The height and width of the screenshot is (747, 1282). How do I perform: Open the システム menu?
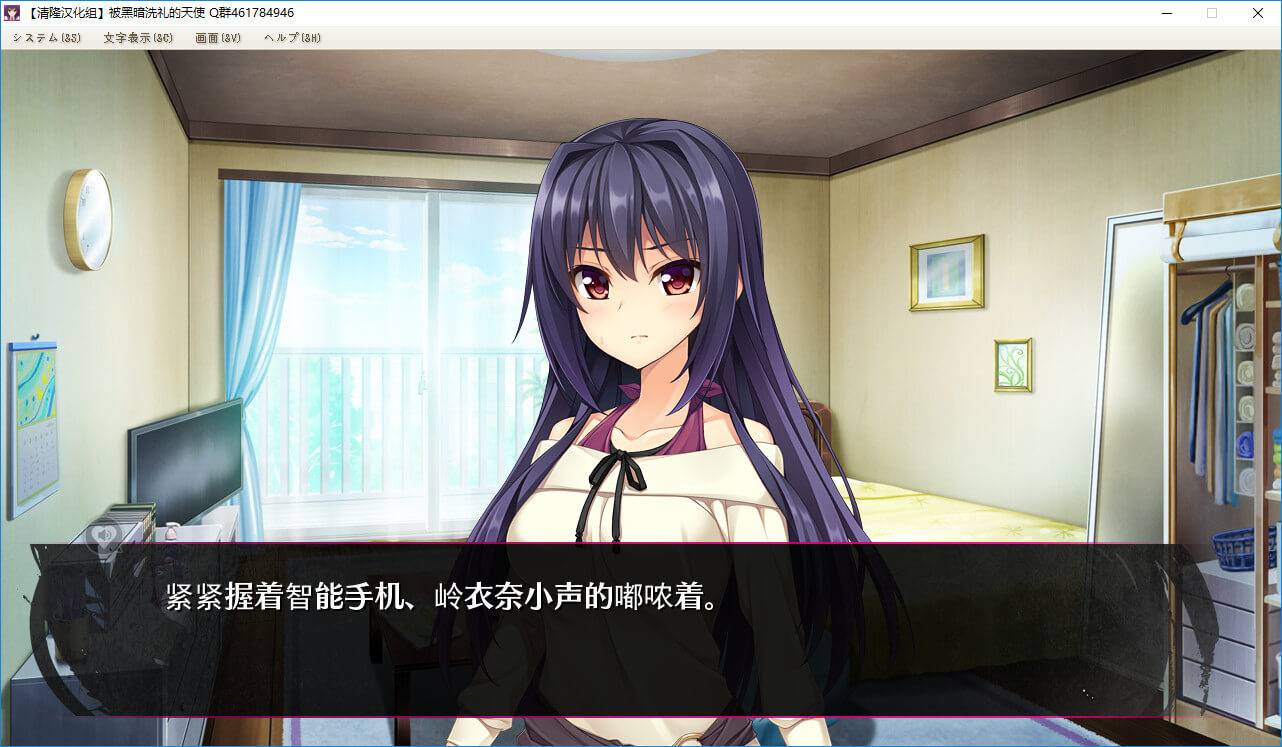[46, 38]
